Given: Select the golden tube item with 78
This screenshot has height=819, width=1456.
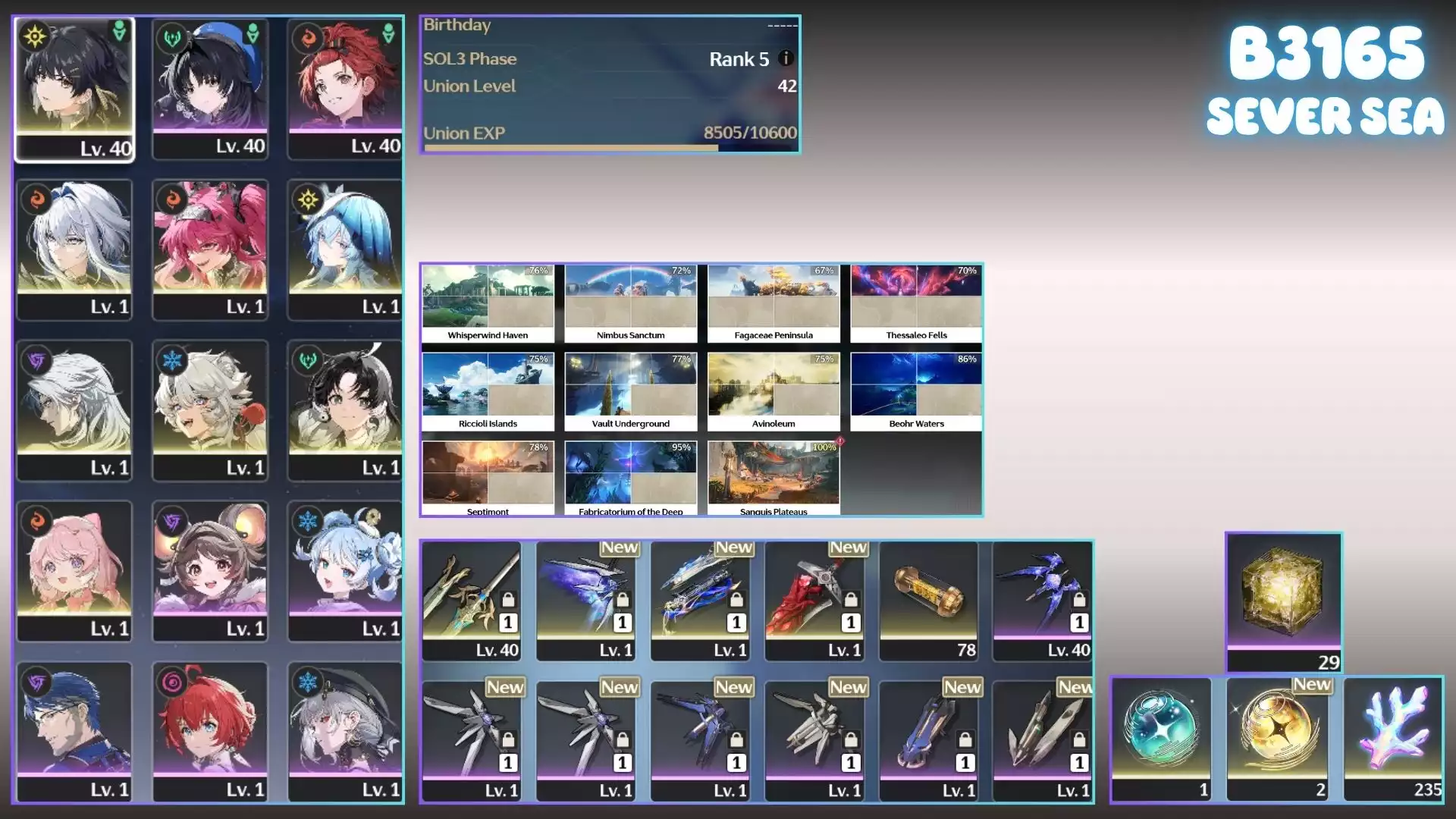Looking at the screenshot, I should click(x=929, y=601).
